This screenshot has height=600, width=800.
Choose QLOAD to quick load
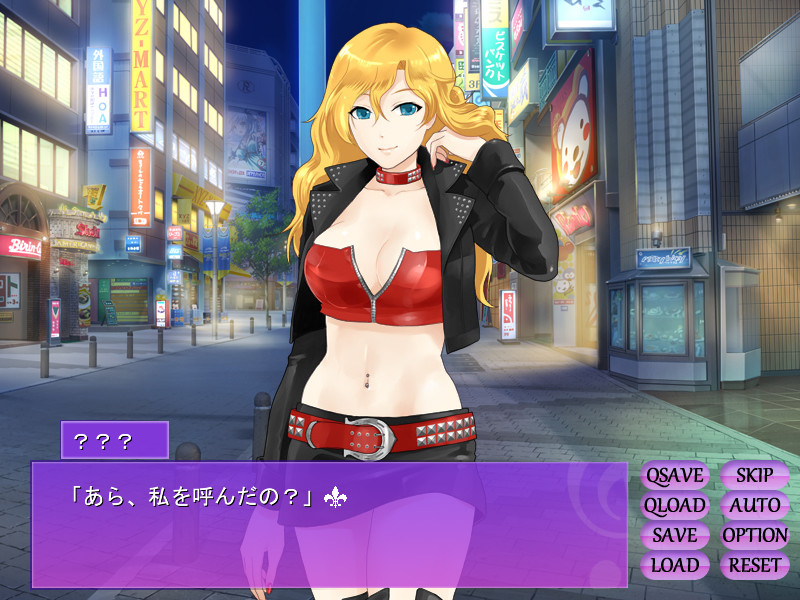point(675,506)
